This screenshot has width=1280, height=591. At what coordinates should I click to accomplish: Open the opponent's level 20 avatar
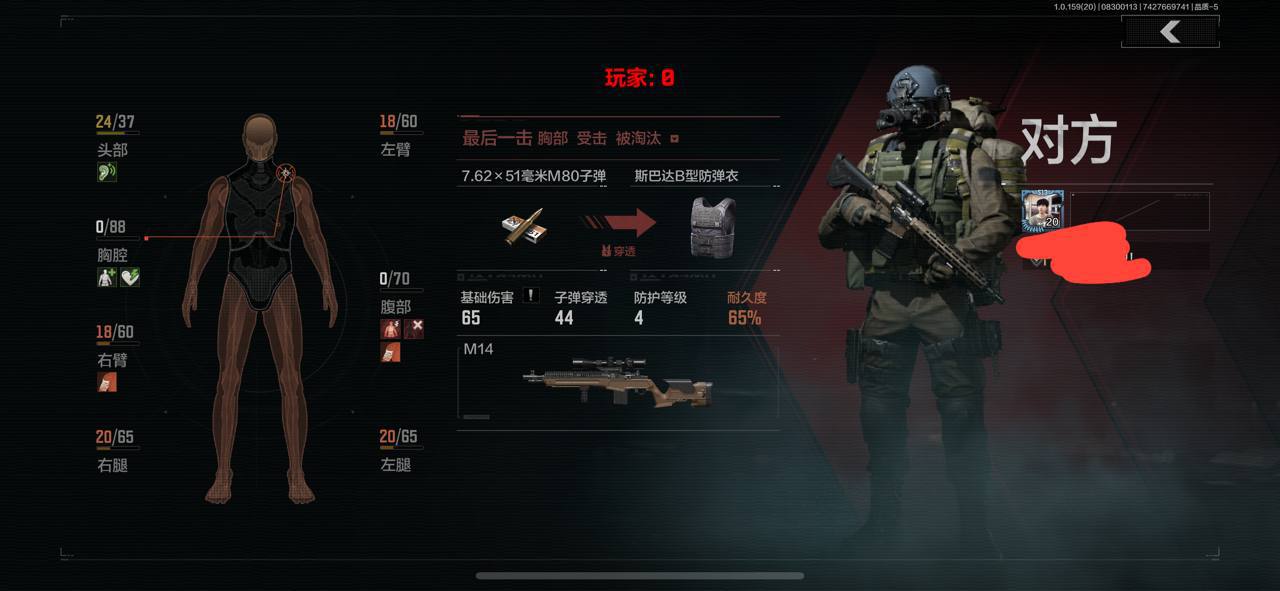coord(1043,211)
